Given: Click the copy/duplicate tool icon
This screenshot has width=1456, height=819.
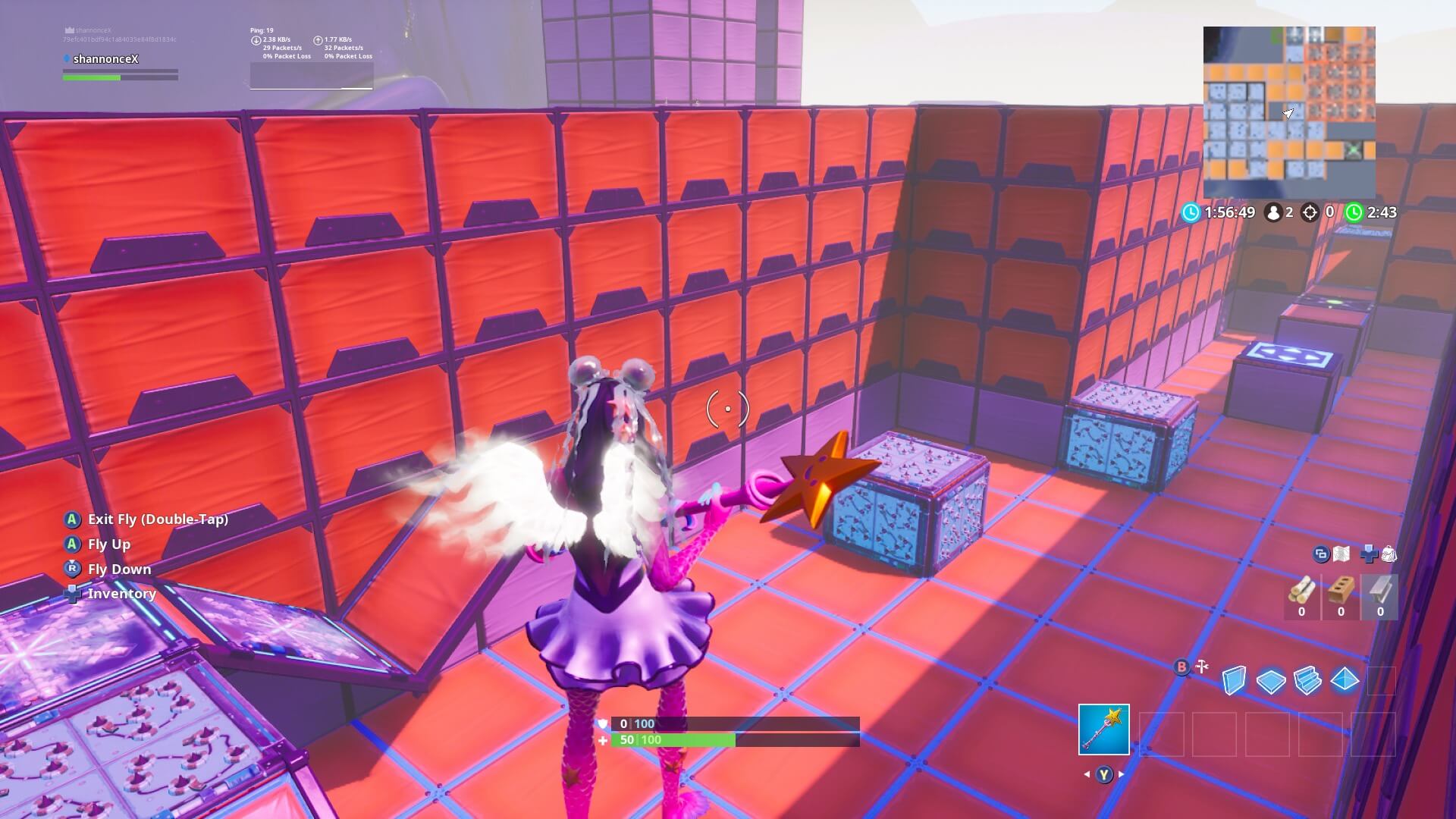Looking at the screenshot, I should 1322,555.
